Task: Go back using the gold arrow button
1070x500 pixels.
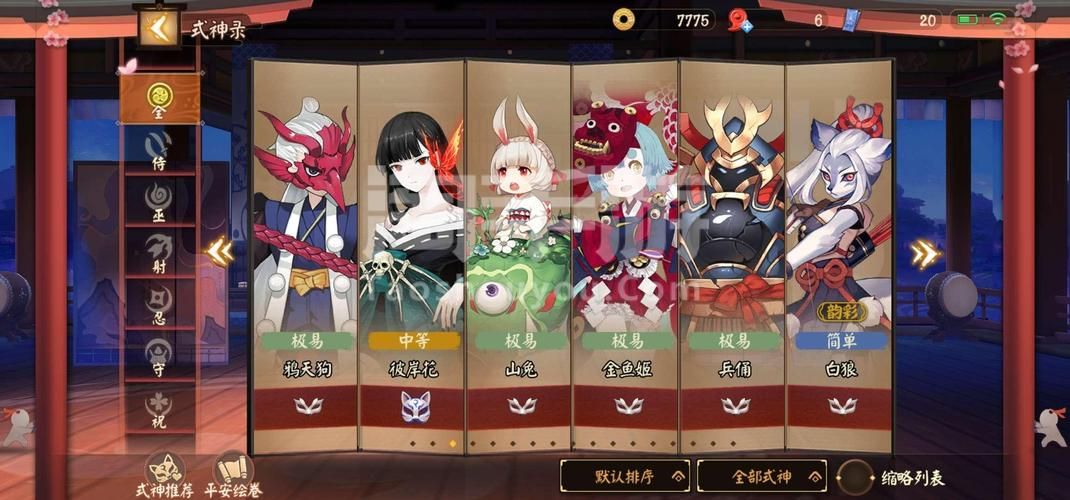Action: 157,29
